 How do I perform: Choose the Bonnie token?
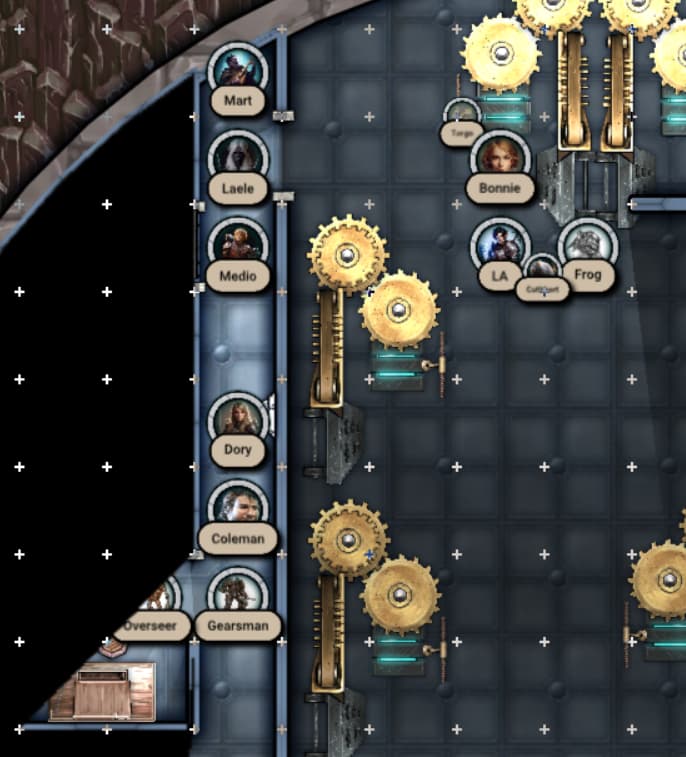pyautogui.click(x=500, y=158)
